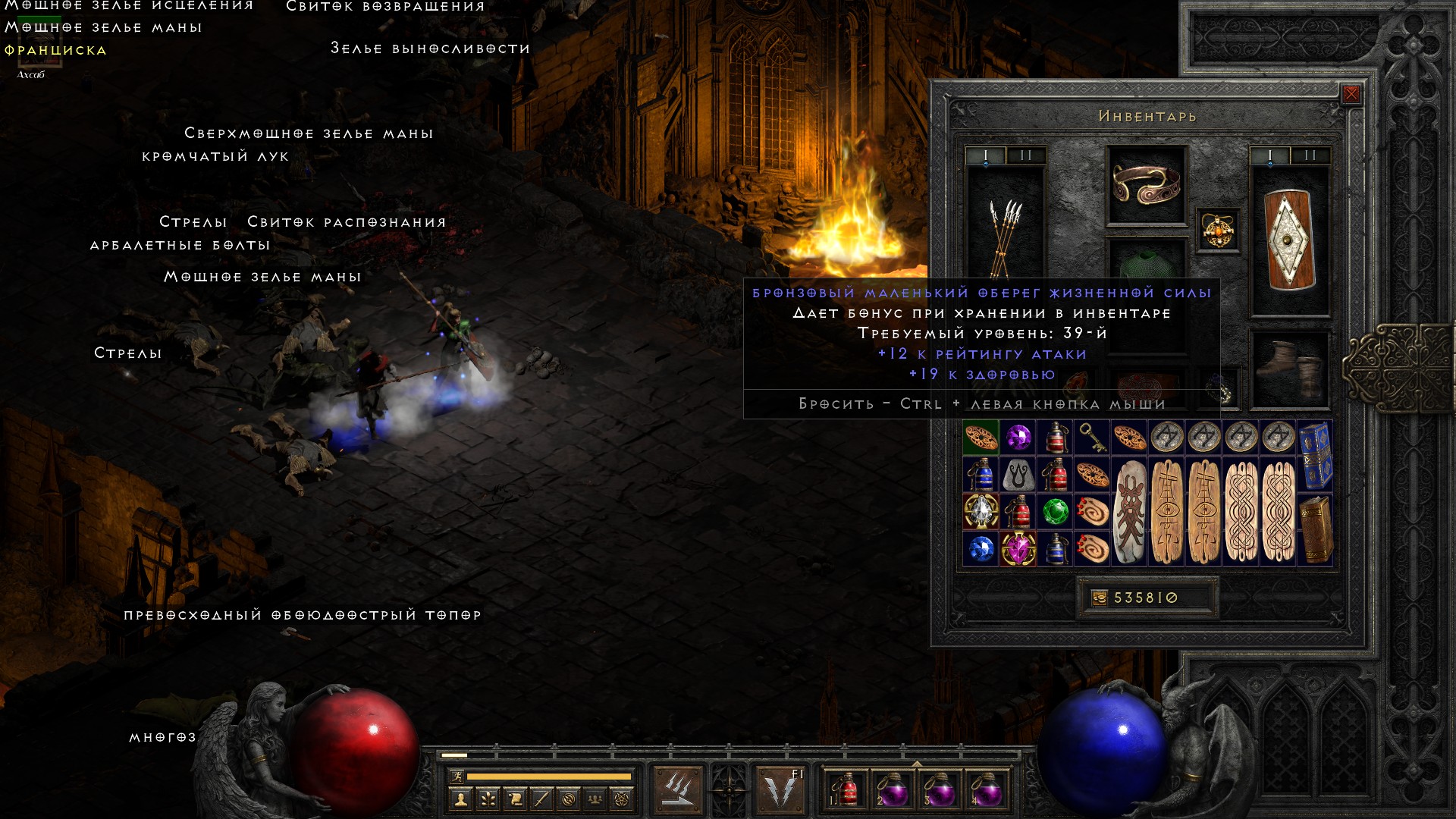The height and width of the screenshot is (819, 1456).
Task: Use the red potion in belt slot 1
Action: click(845, 790)
